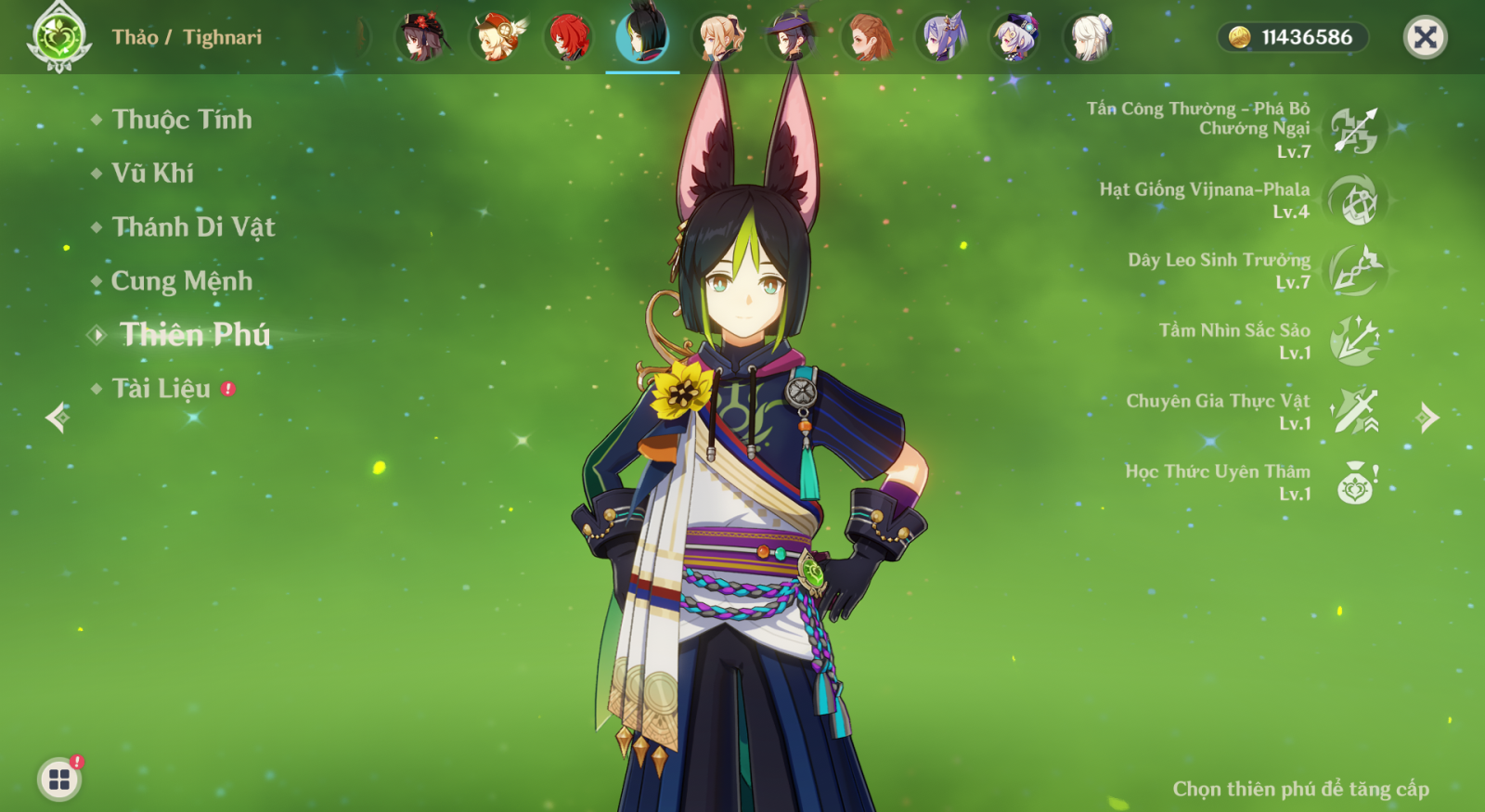Open the Thánh Di Vật section
Viewport: 1485px width, 812px height.
click(192, 227)
